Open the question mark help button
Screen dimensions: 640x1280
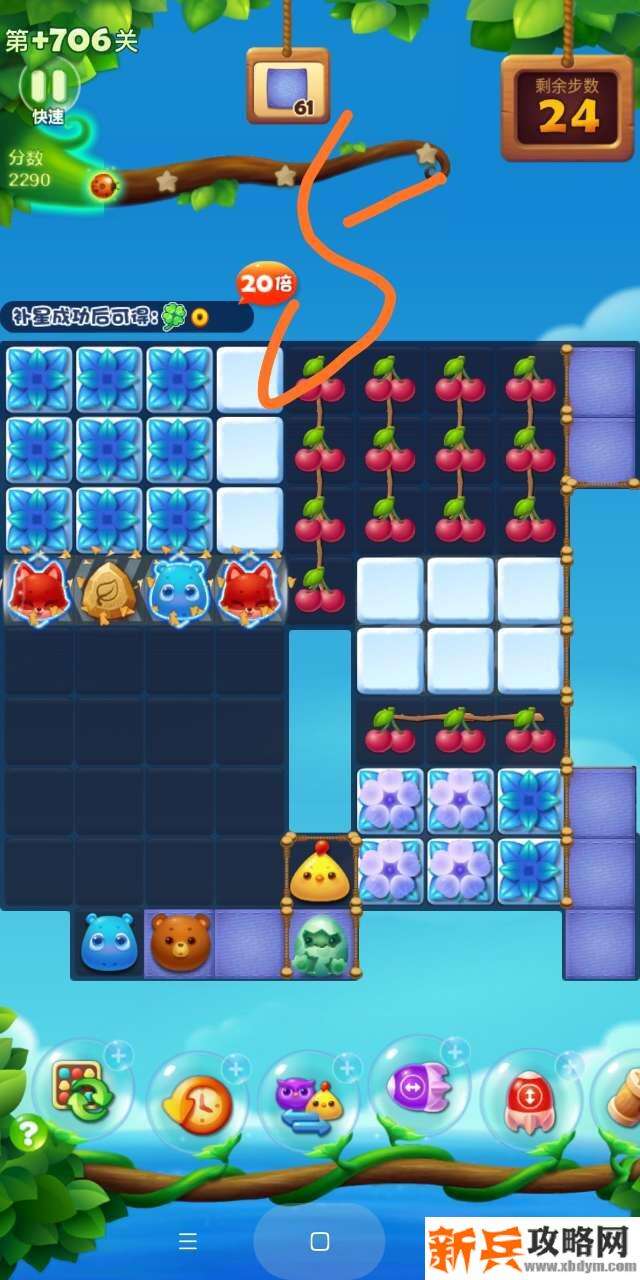pyautogui.click(x=30, y=1133)
